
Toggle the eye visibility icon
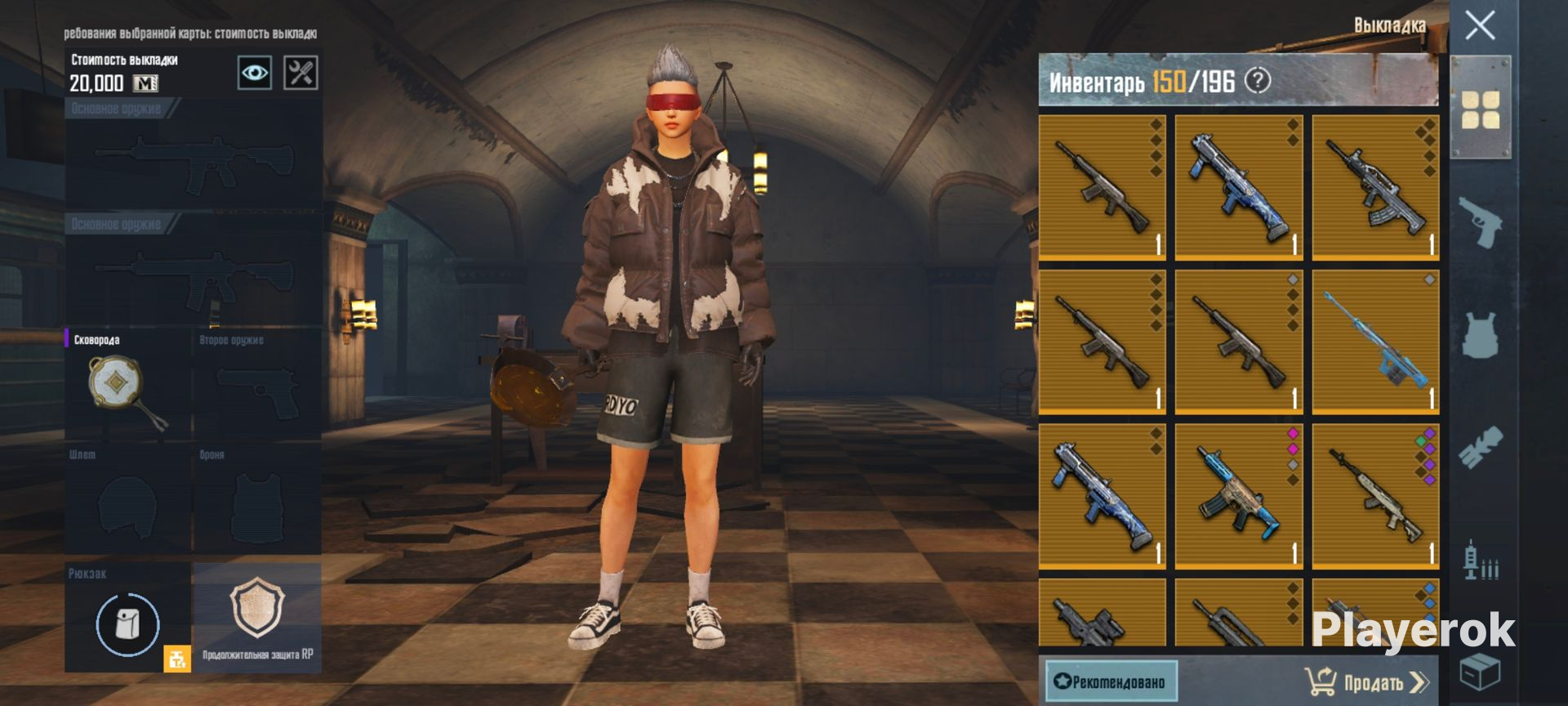pos(254,73)
